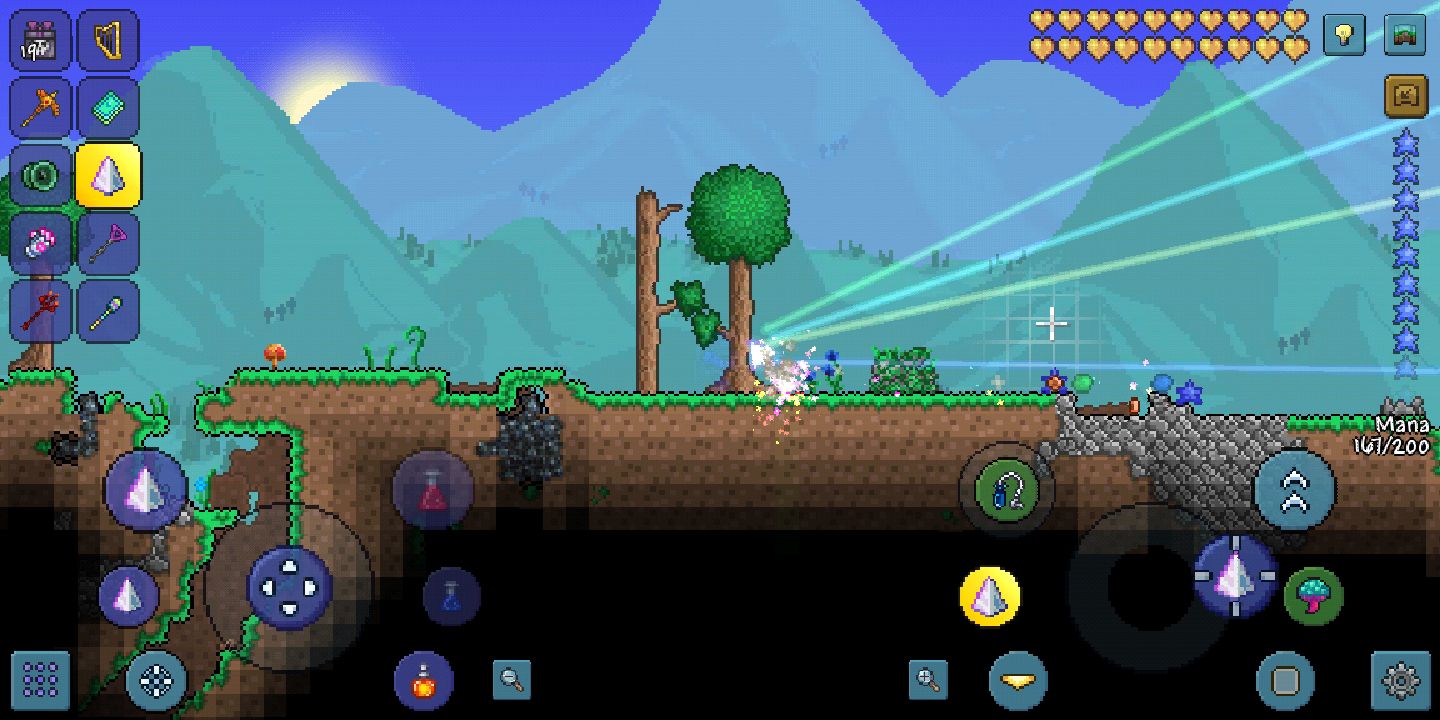The height and width of the screenshot is (720, 1440).
Task: Expand the hidden controls with the yellow down arrow
Action: (1016, 682)
